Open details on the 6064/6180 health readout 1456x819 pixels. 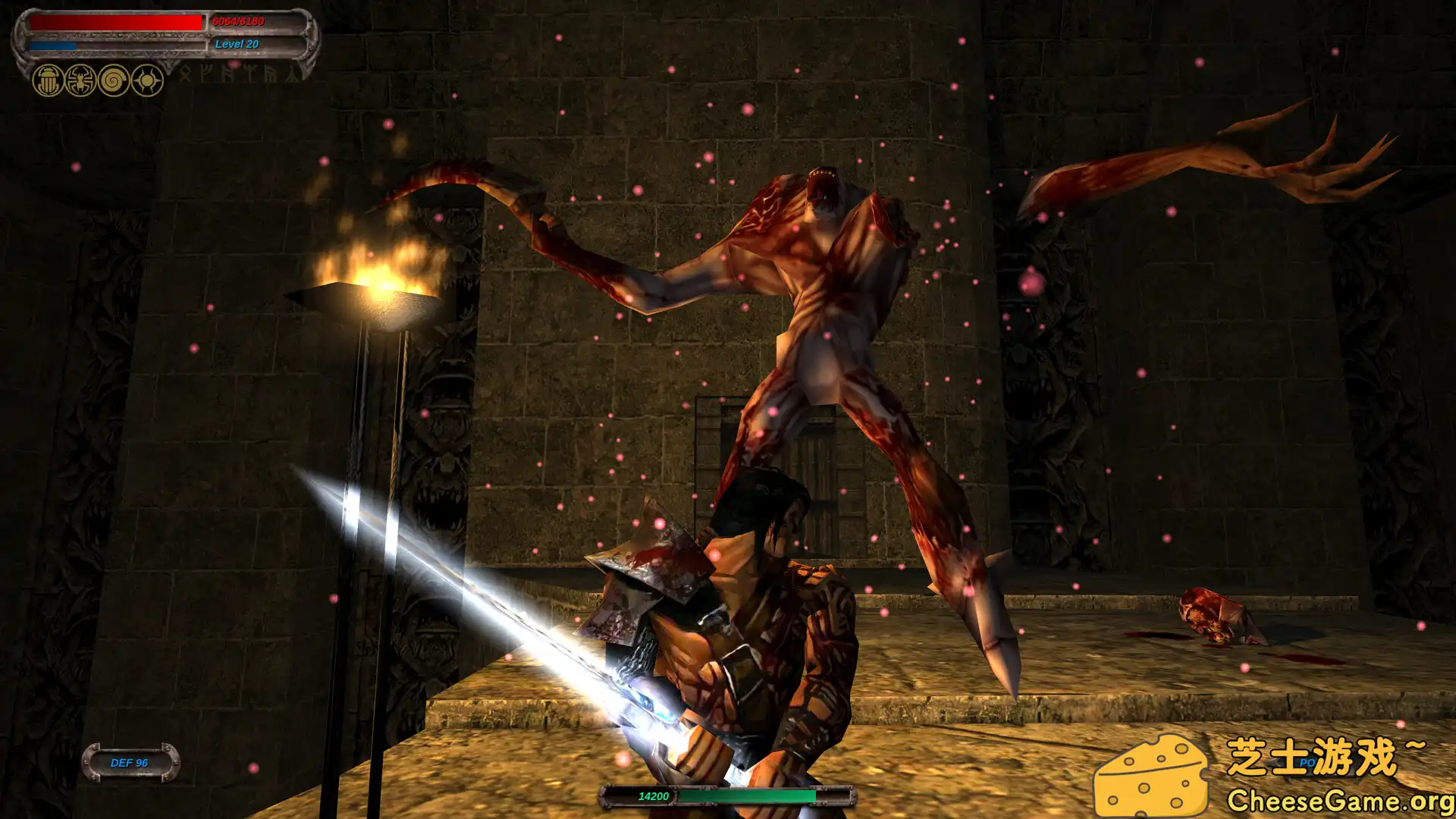238,21
